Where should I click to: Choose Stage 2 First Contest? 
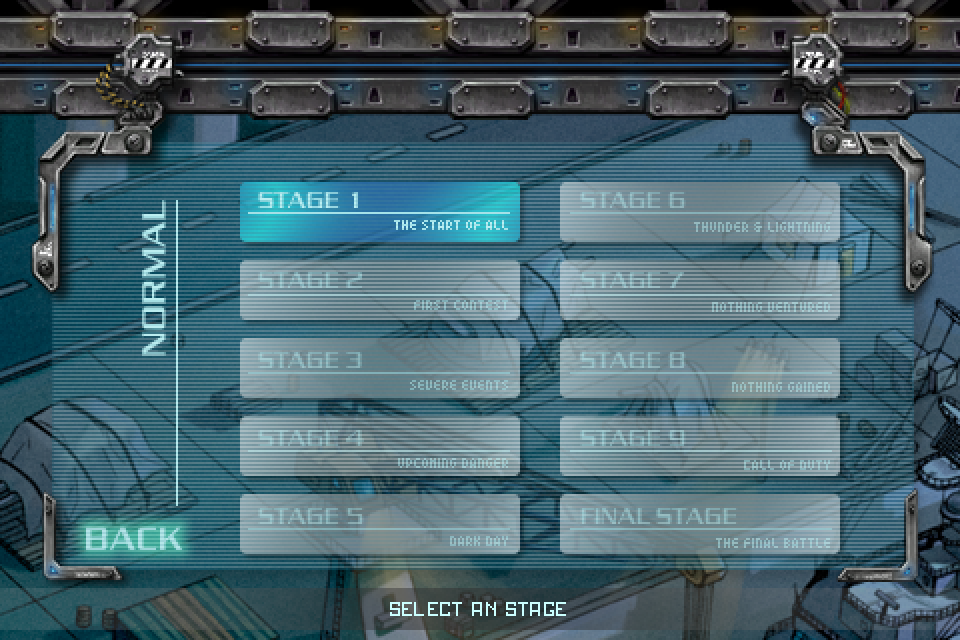380,290
